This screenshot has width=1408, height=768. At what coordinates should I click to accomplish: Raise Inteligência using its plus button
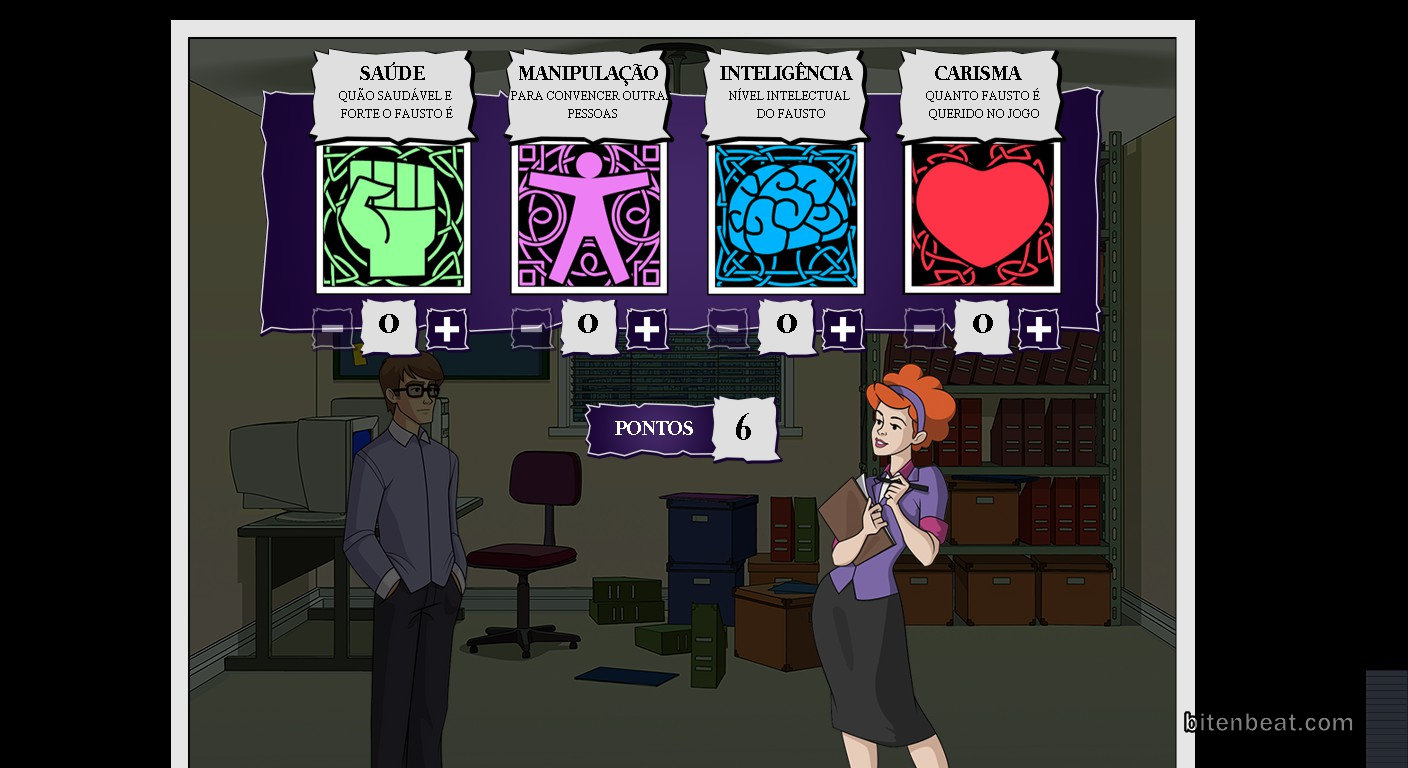843,328
